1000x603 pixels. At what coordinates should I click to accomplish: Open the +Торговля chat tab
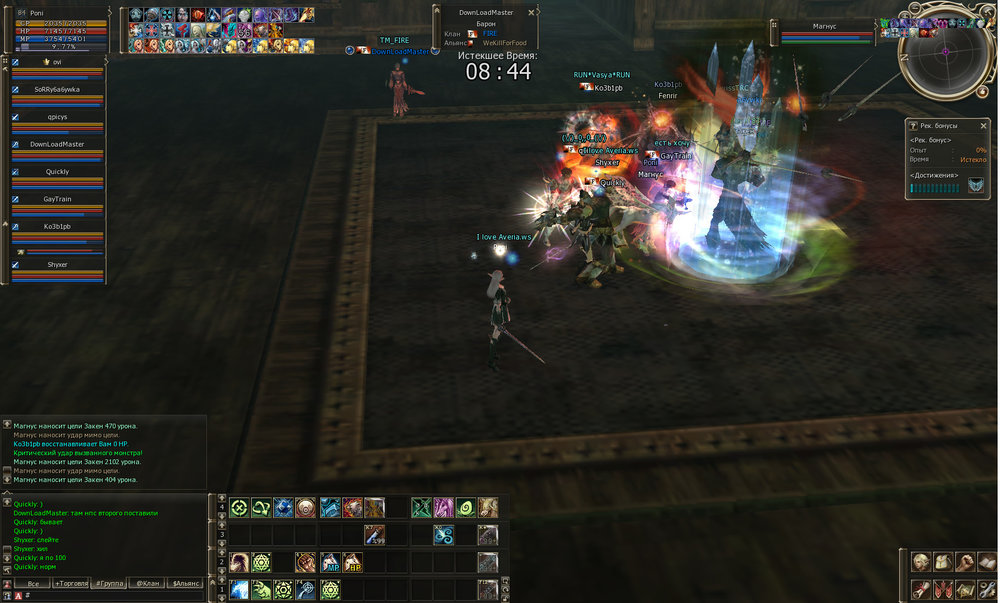pos(71,582)
